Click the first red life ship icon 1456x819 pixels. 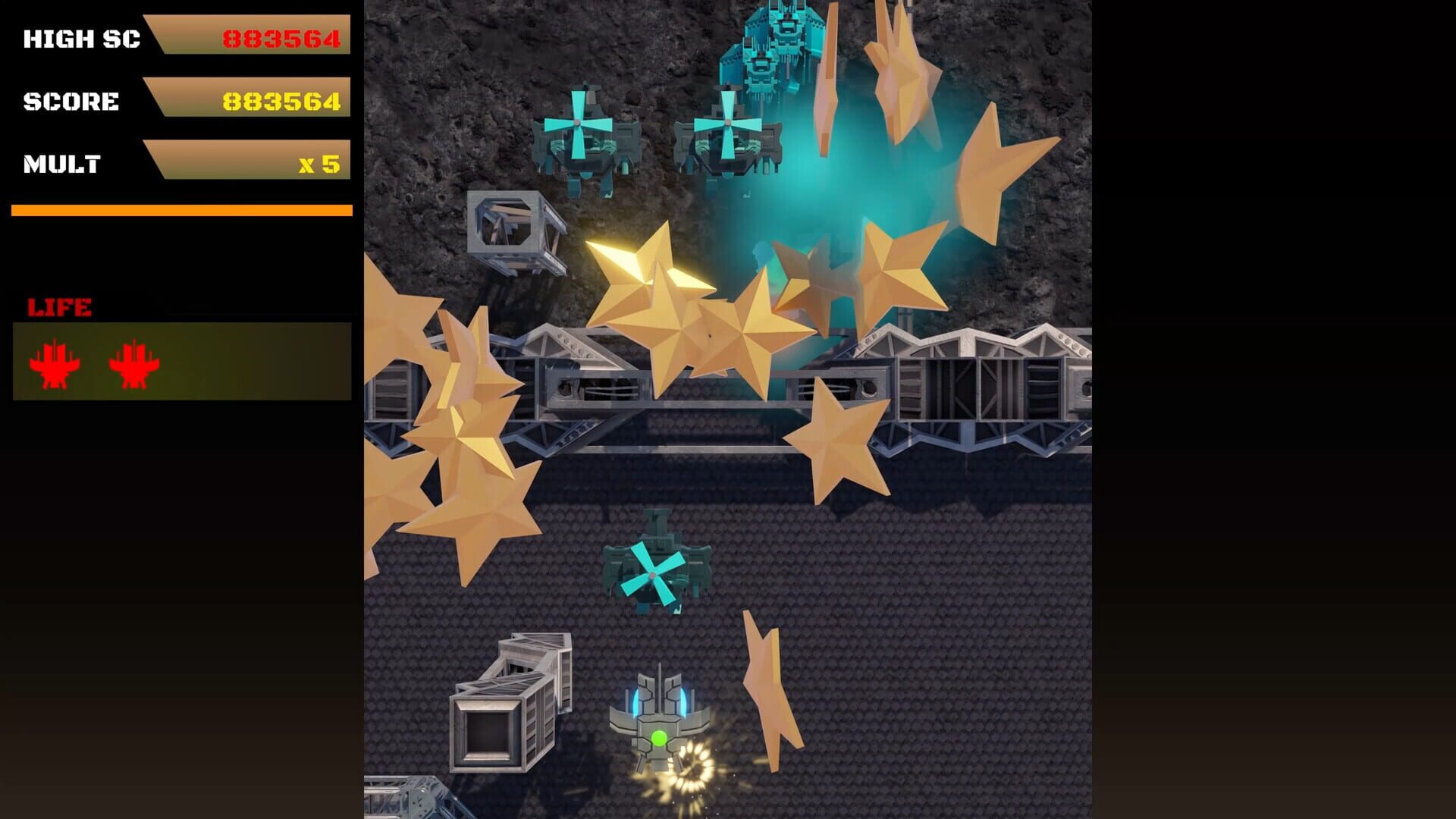(x=55, y=362)
